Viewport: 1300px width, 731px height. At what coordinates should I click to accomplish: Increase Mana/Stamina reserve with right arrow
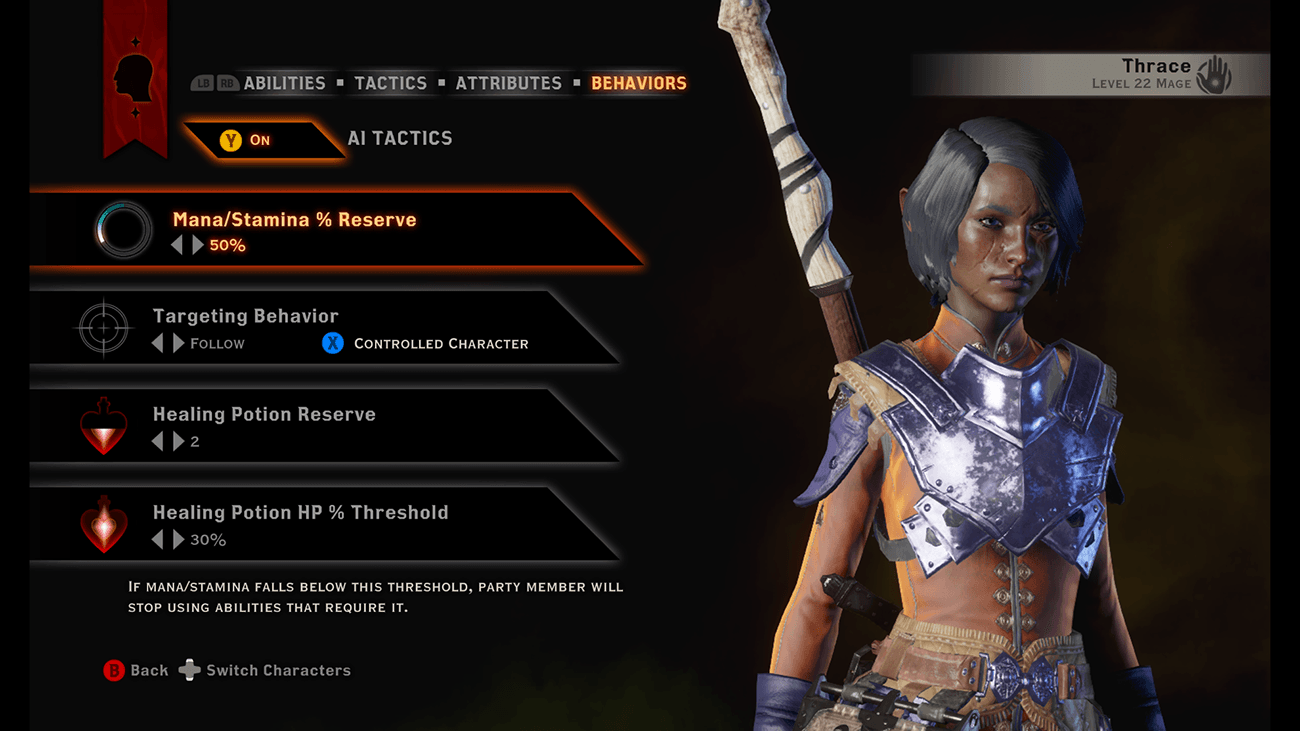[x=198, y=245]
